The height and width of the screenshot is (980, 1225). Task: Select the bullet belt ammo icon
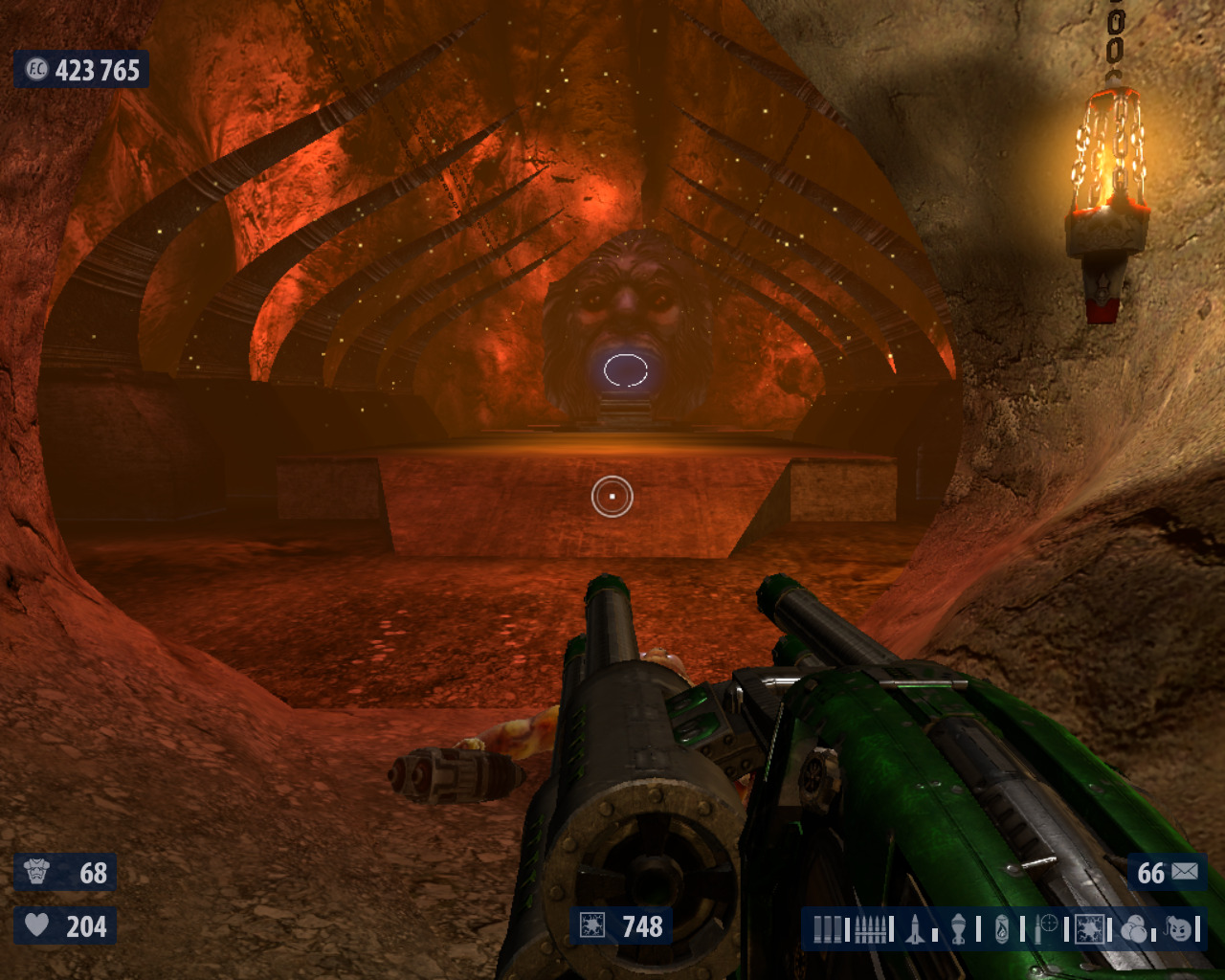pos(870,928)
